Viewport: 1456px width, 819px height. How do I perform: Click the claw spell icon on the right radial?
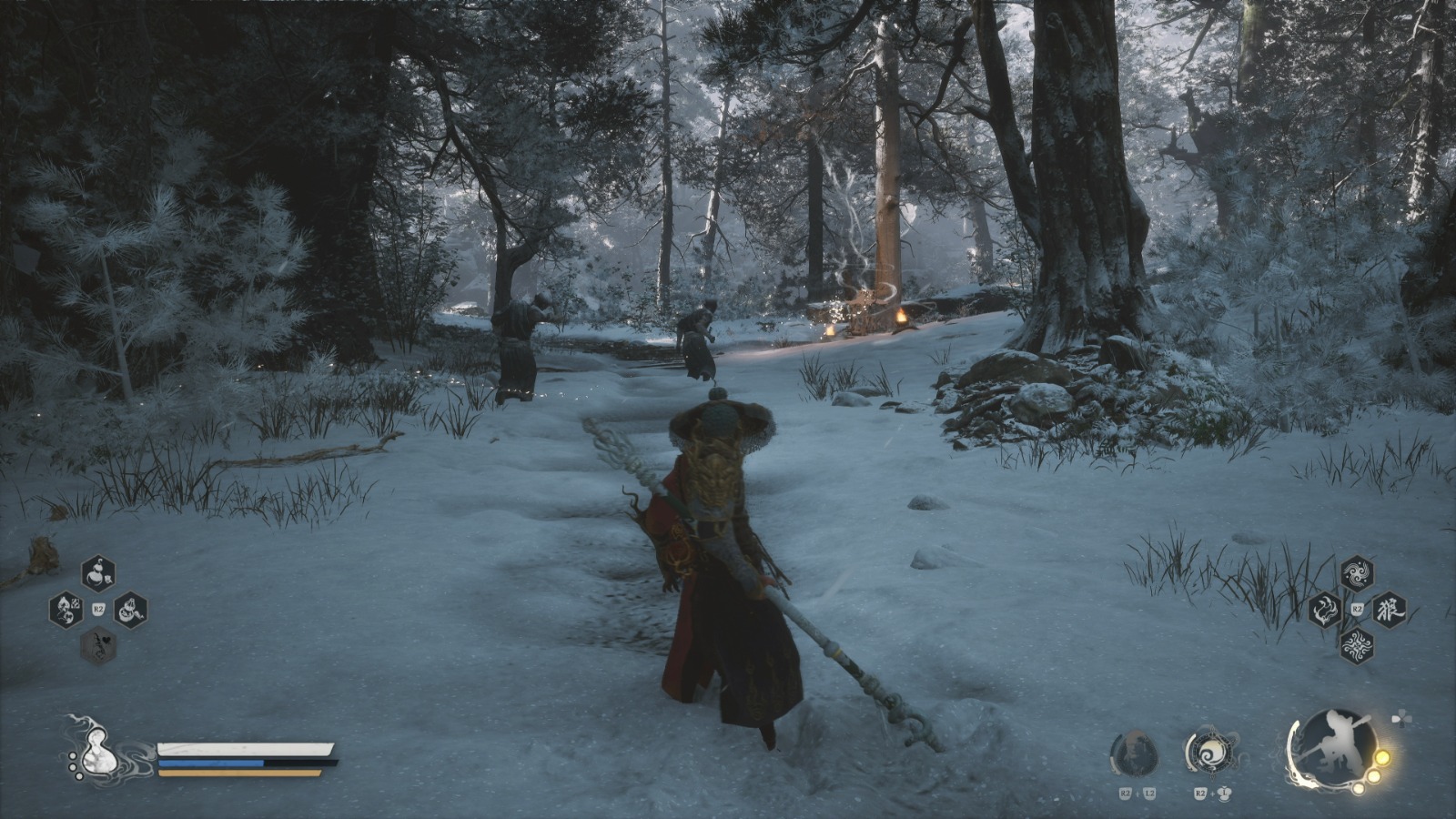coord(1325,610)
